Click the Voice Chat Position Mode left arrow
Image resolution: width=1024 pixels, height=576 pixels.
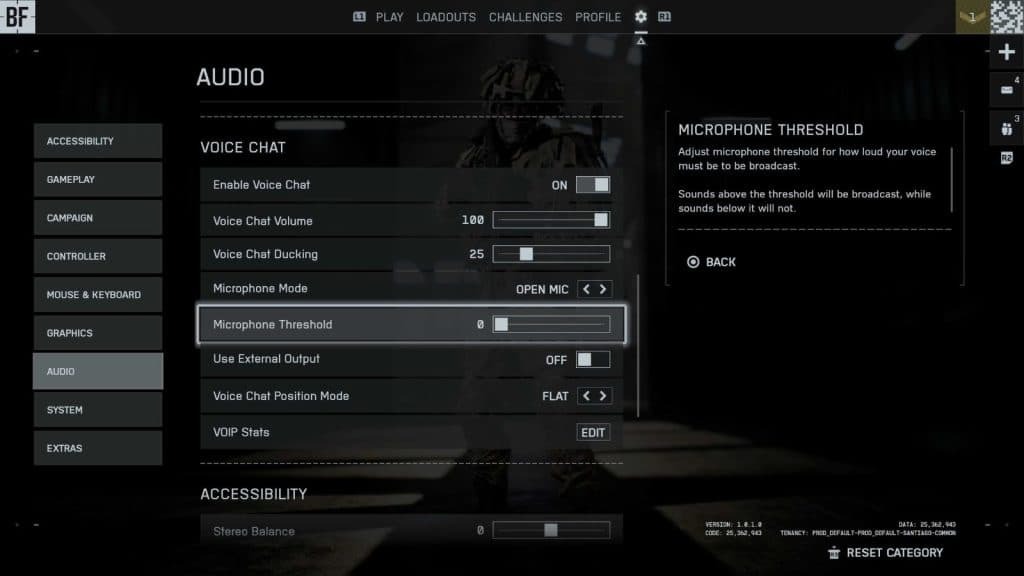pyautogui.click(x=586, y=396)
